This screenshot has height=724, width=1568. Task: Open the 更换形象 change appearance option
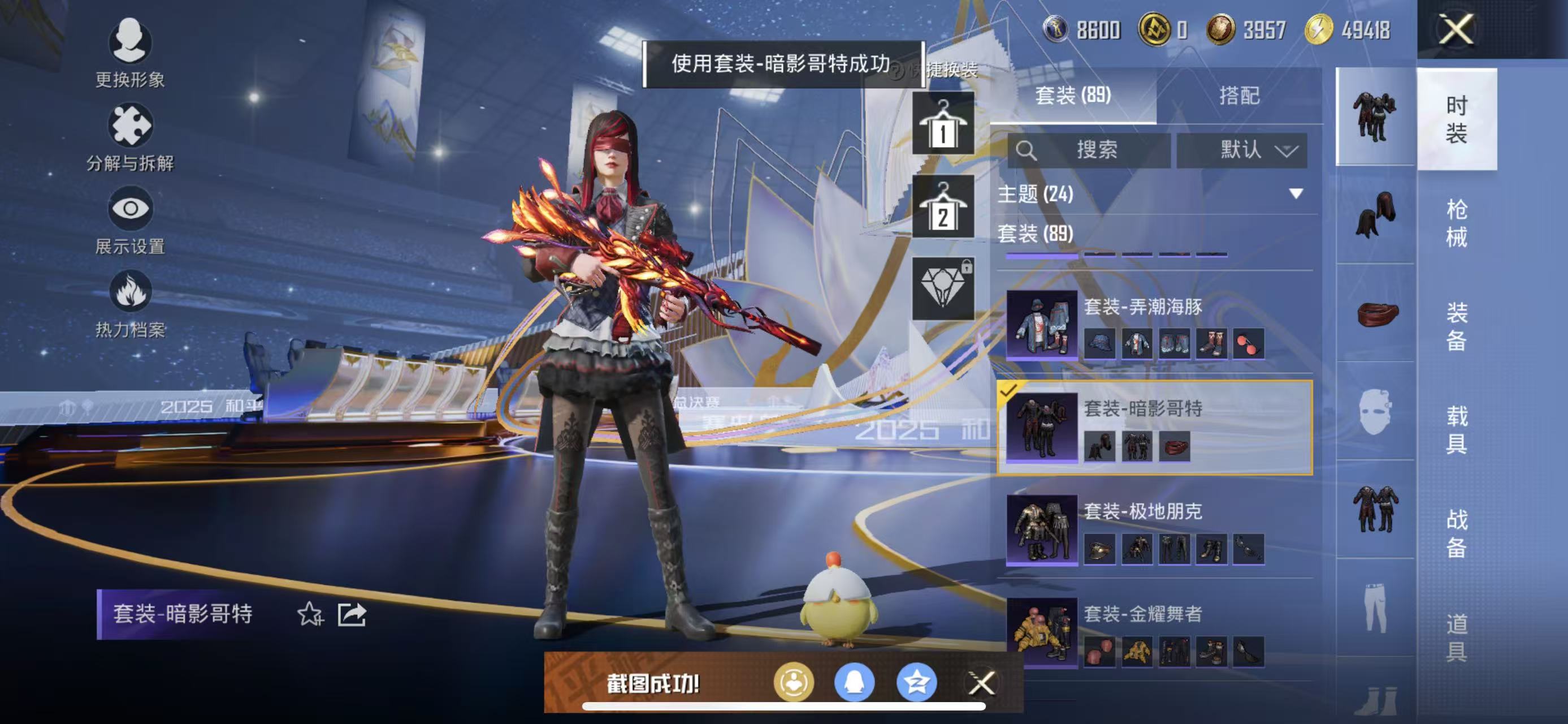129,53
